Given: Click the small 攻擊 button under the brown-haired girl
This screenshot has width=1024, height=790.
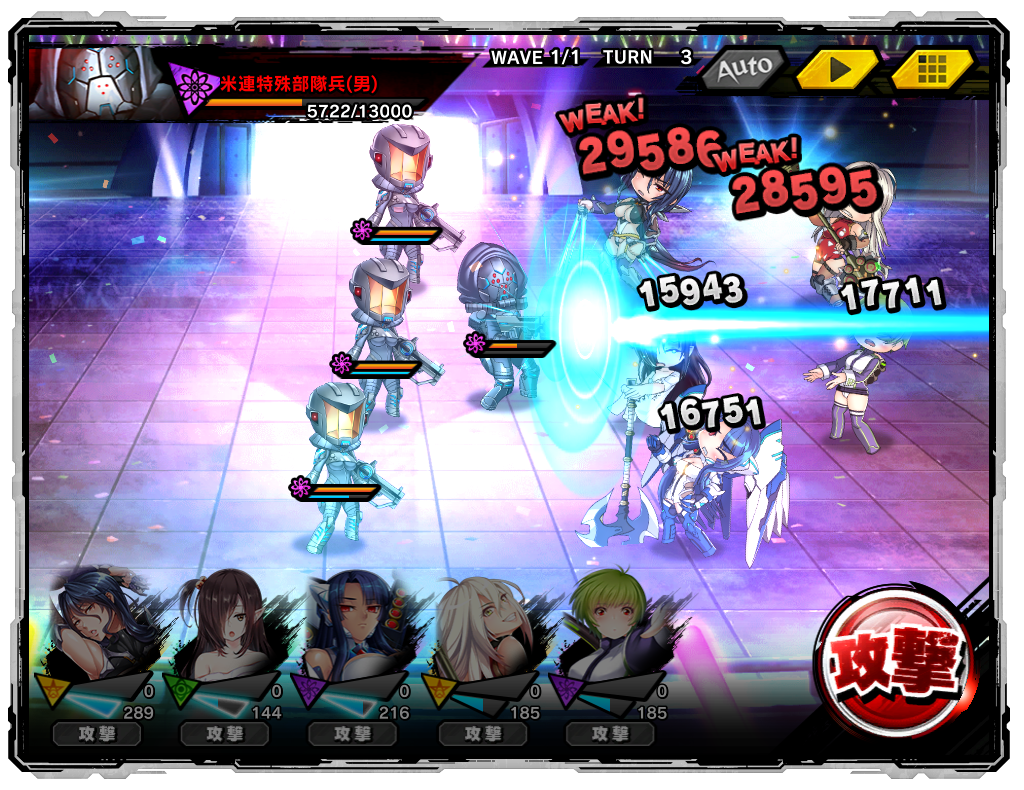Looking at the screenshot, I should (225, 734).
